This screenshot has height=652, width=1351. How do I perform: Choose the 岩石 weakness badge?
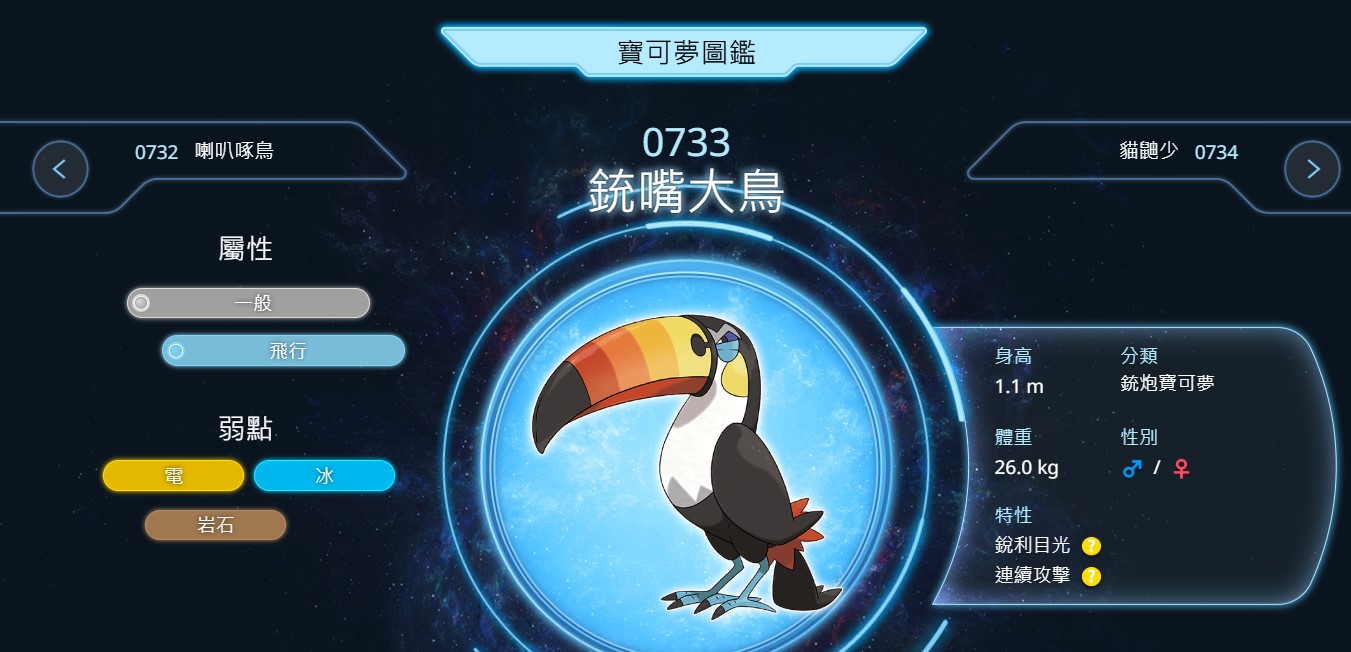point(215,525)
